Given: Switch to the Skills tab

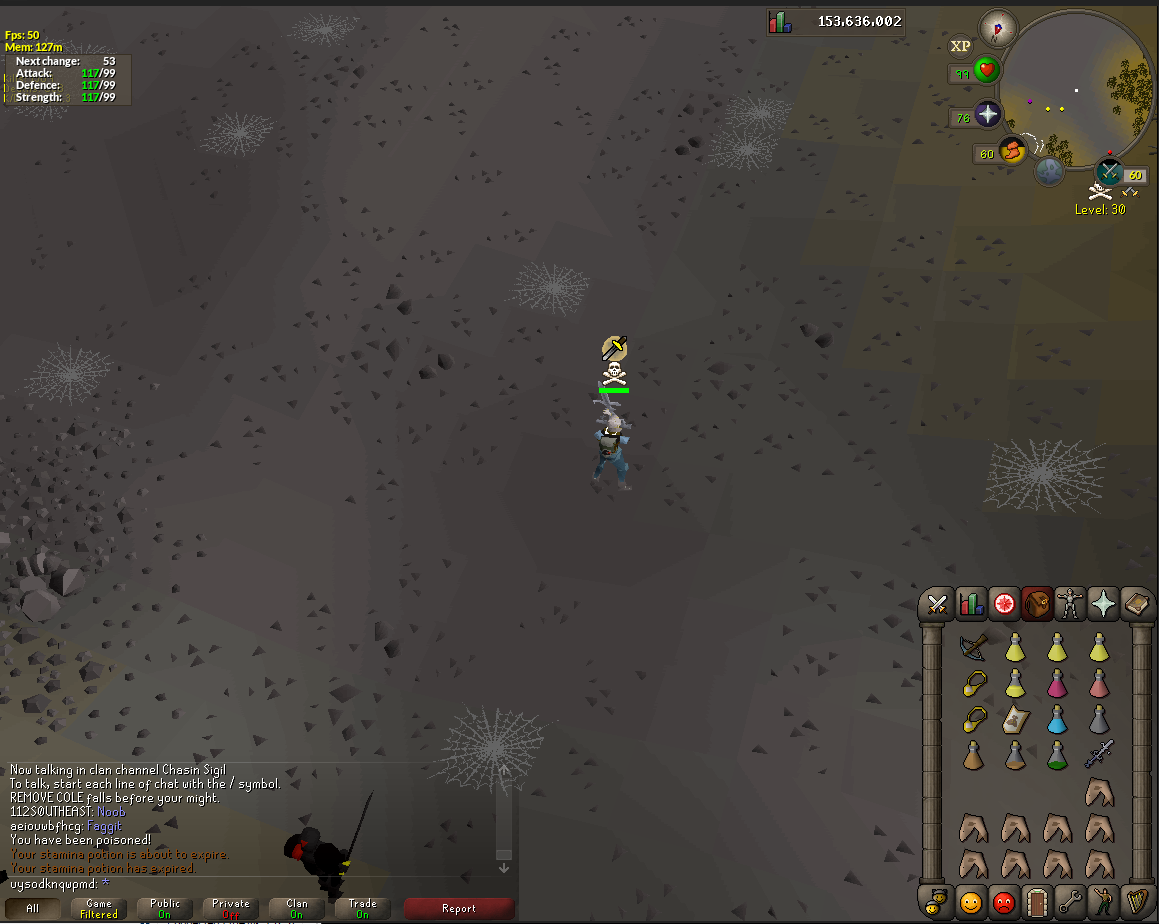Looking at the screenshot, I should tap(971, 604).
